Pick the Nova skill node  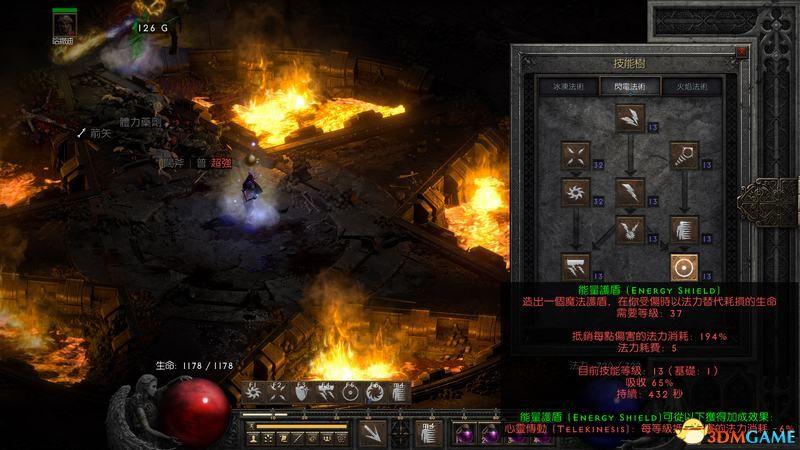pos(576,190)
